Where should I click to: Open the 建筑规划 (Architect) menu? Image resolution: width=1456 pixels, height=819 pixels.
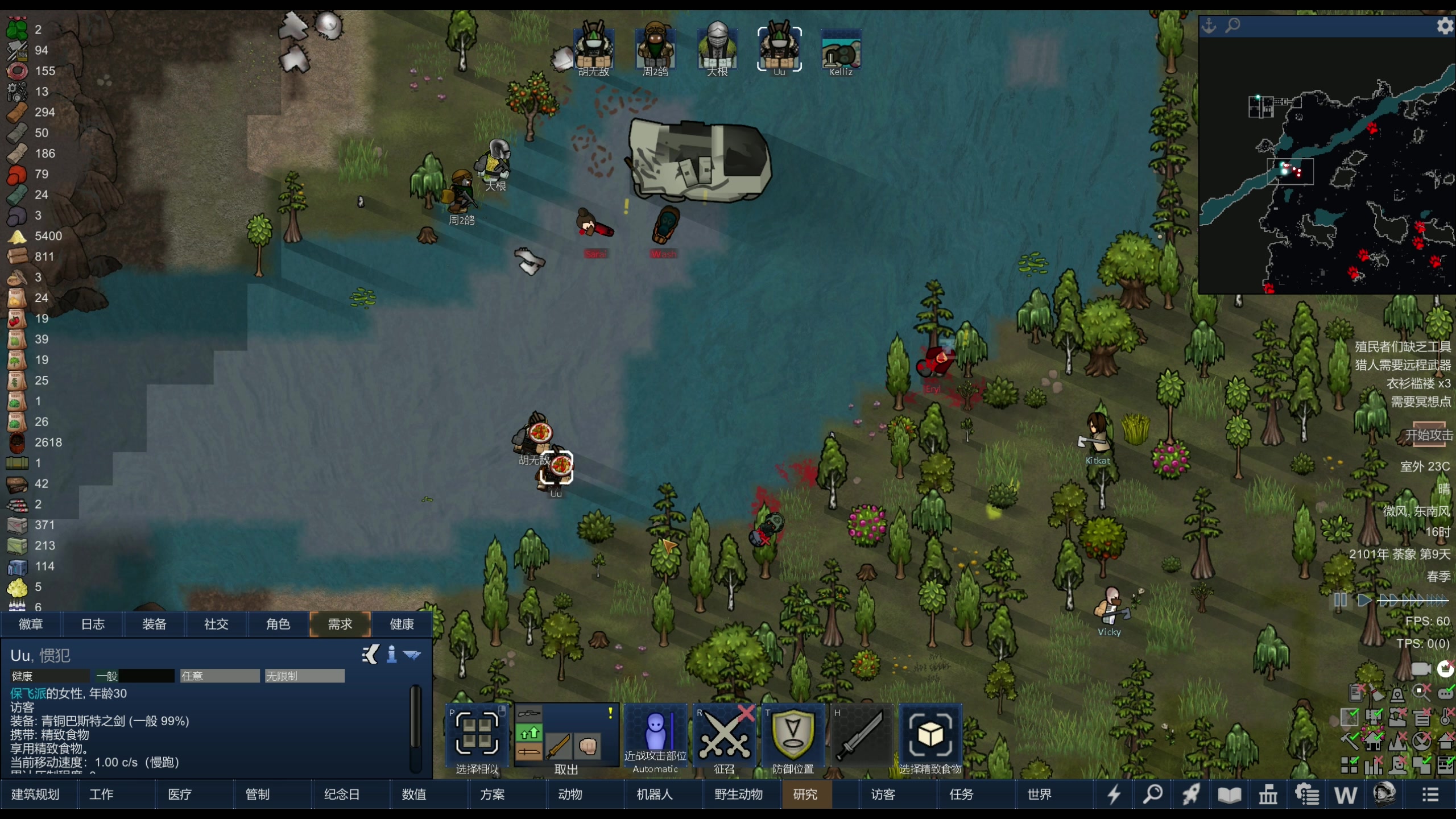click(35, 795)
